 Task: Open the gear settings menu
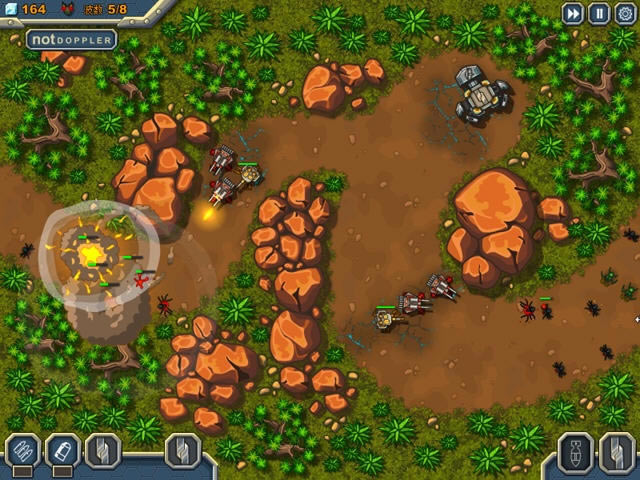tap(625, 13)
